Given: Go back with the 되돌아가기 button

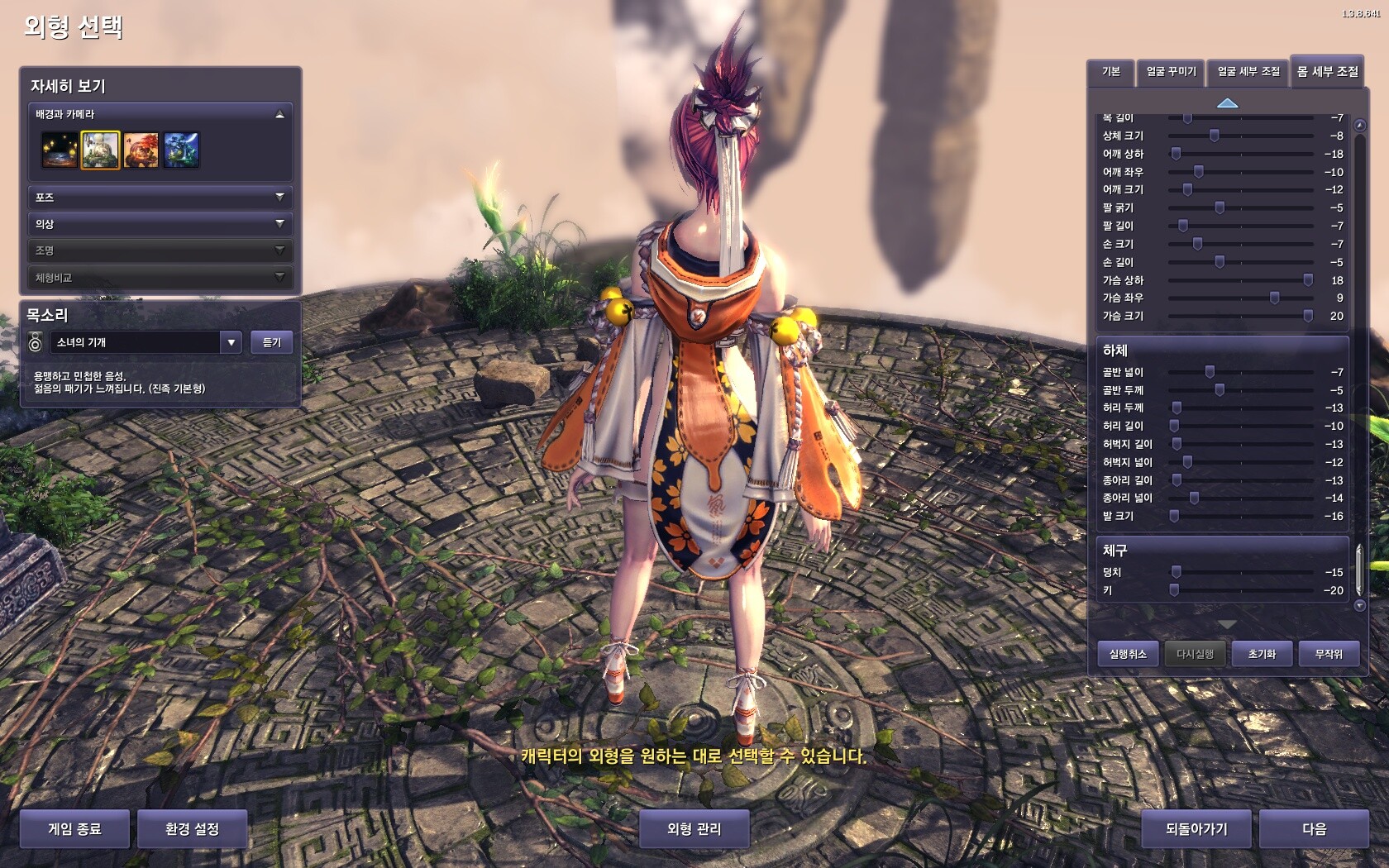Looking at the screenshot, I should (x=1196, y=828).
